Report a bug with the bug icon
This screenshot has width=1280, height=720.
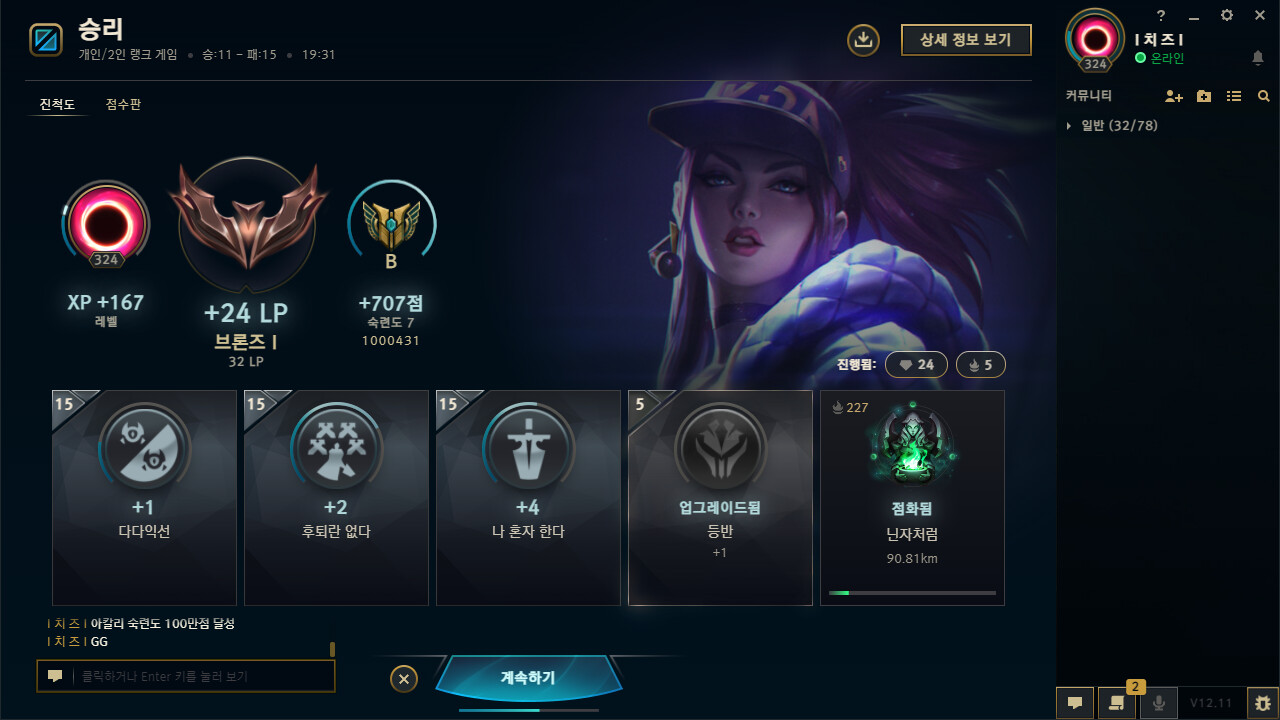1263,703
